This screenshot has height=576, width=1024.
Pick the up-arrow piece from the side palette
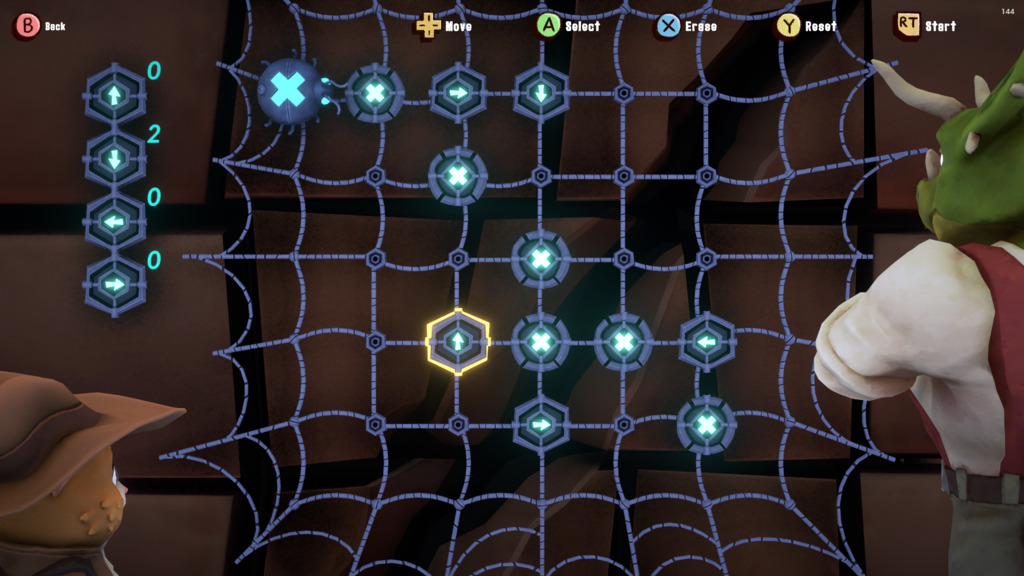(115, 95)
